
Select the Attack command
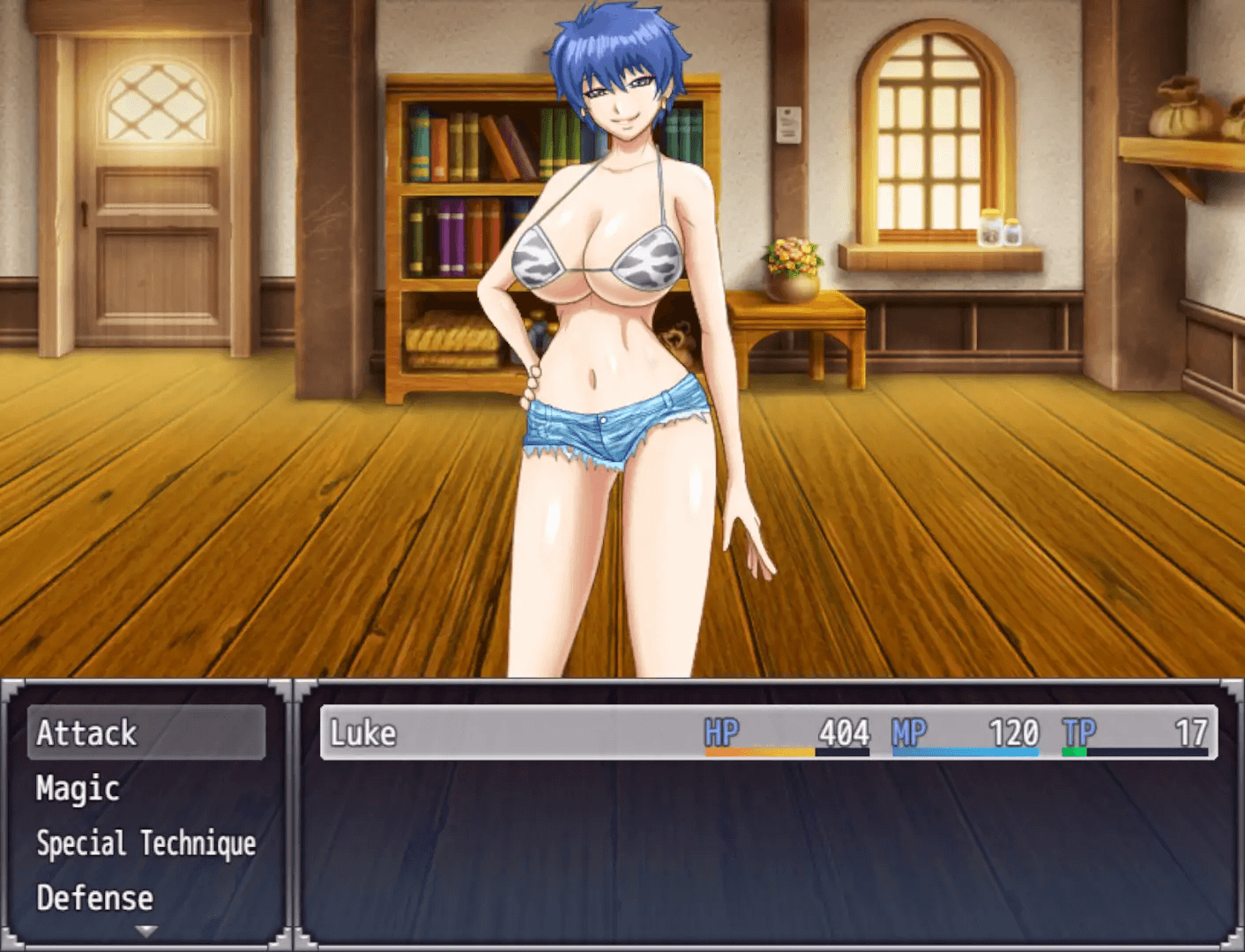[x=145, y=733]
